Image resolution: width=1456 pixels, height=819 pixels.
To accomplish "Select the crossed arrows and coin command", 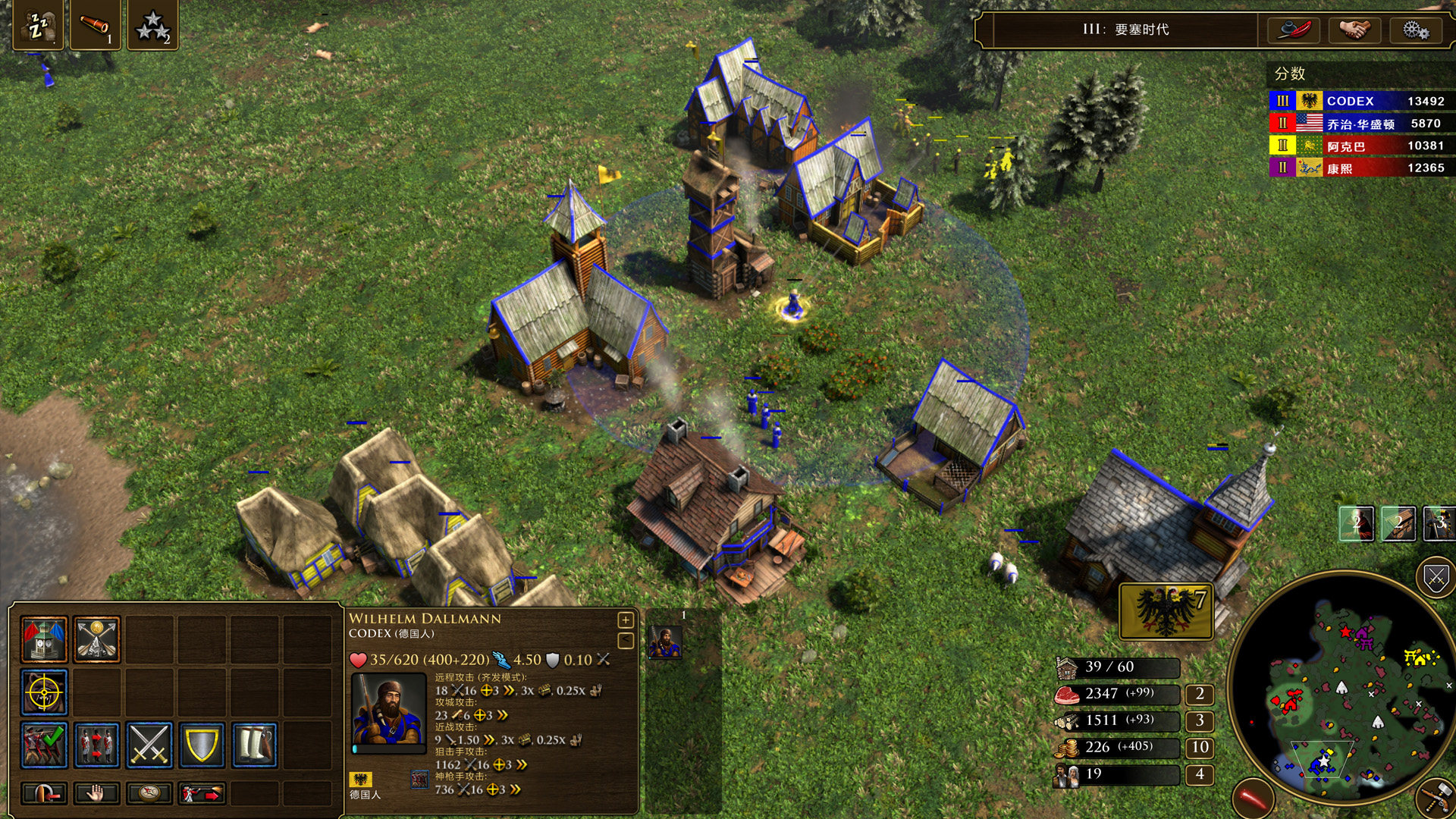I will (x=97, y=639).
